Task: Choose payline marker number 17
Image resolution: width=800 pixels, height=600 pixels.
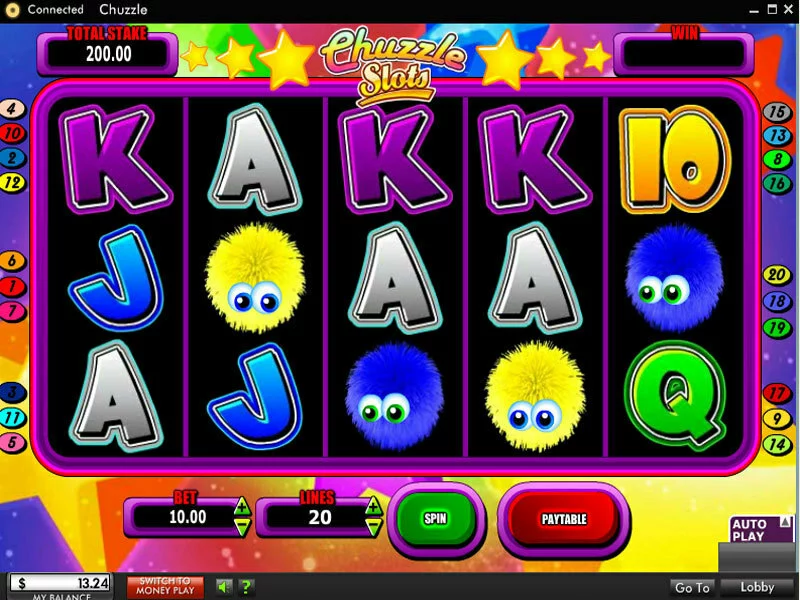Action: point(777,393)
